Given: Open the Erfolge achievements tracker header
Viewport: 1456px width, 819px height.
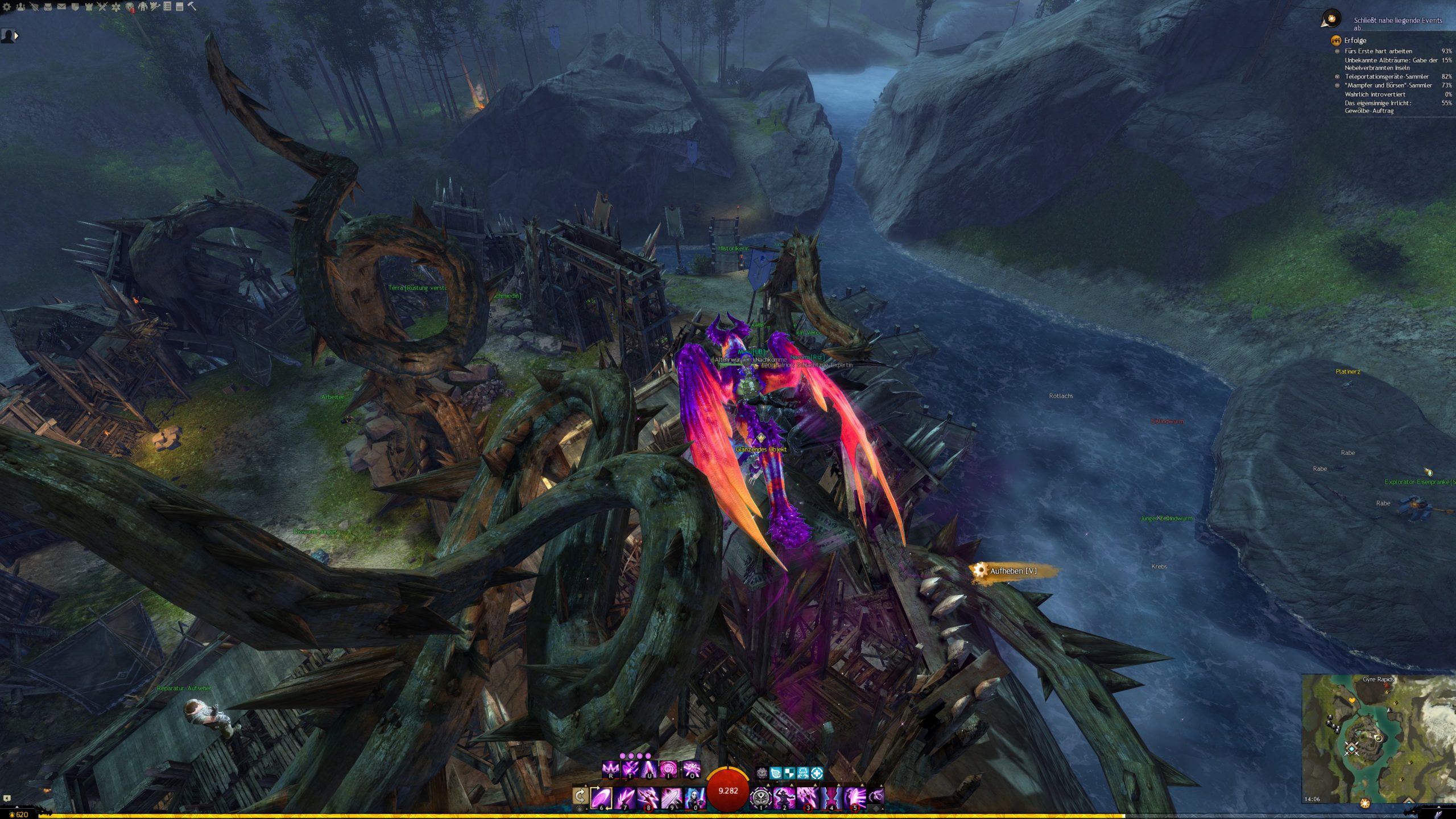Looking at the screenshot, I should (x=1355, y=40).
